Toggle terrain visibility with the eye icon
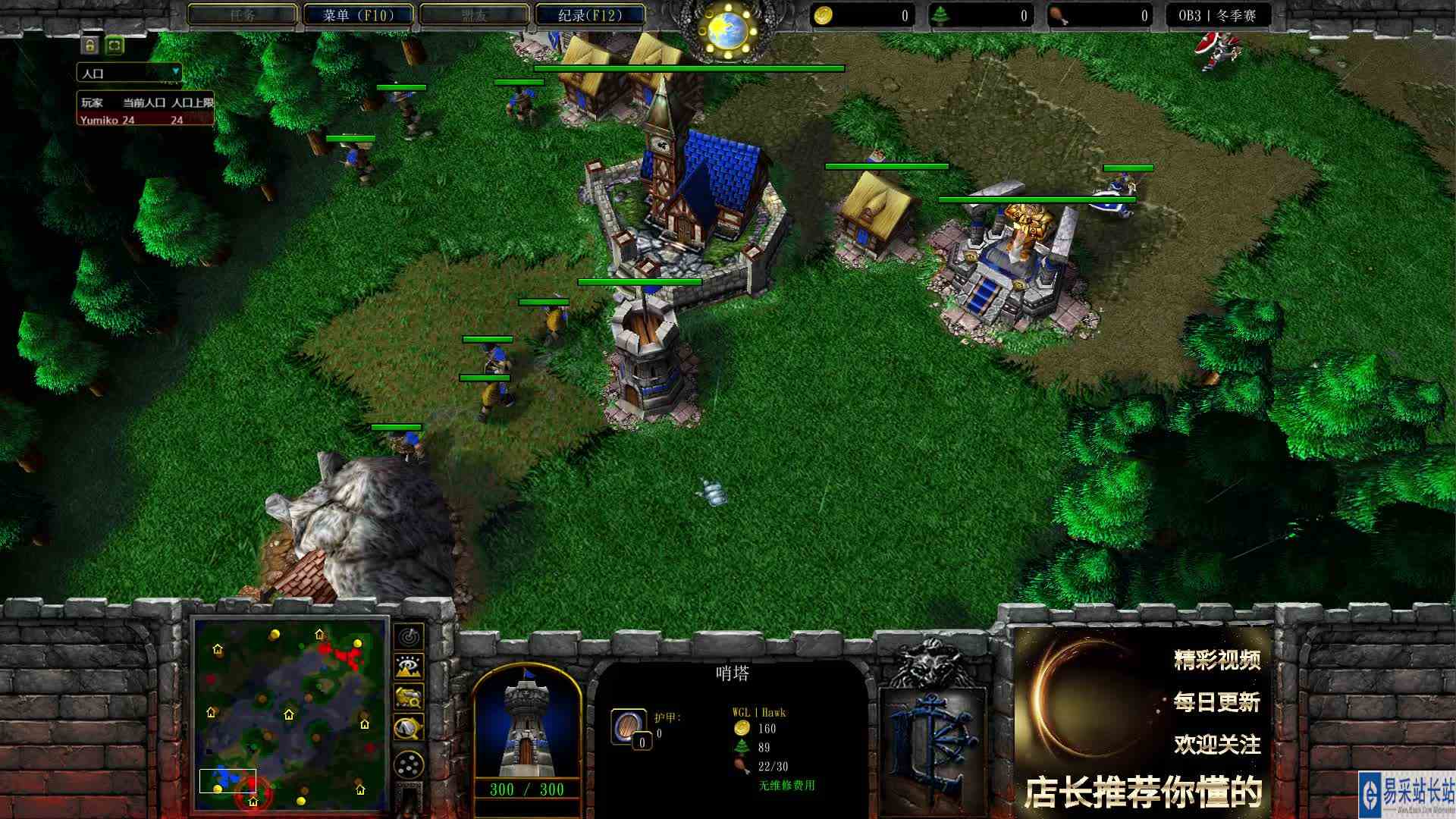This screenshot has width=1456, height=819. (408, 665)
